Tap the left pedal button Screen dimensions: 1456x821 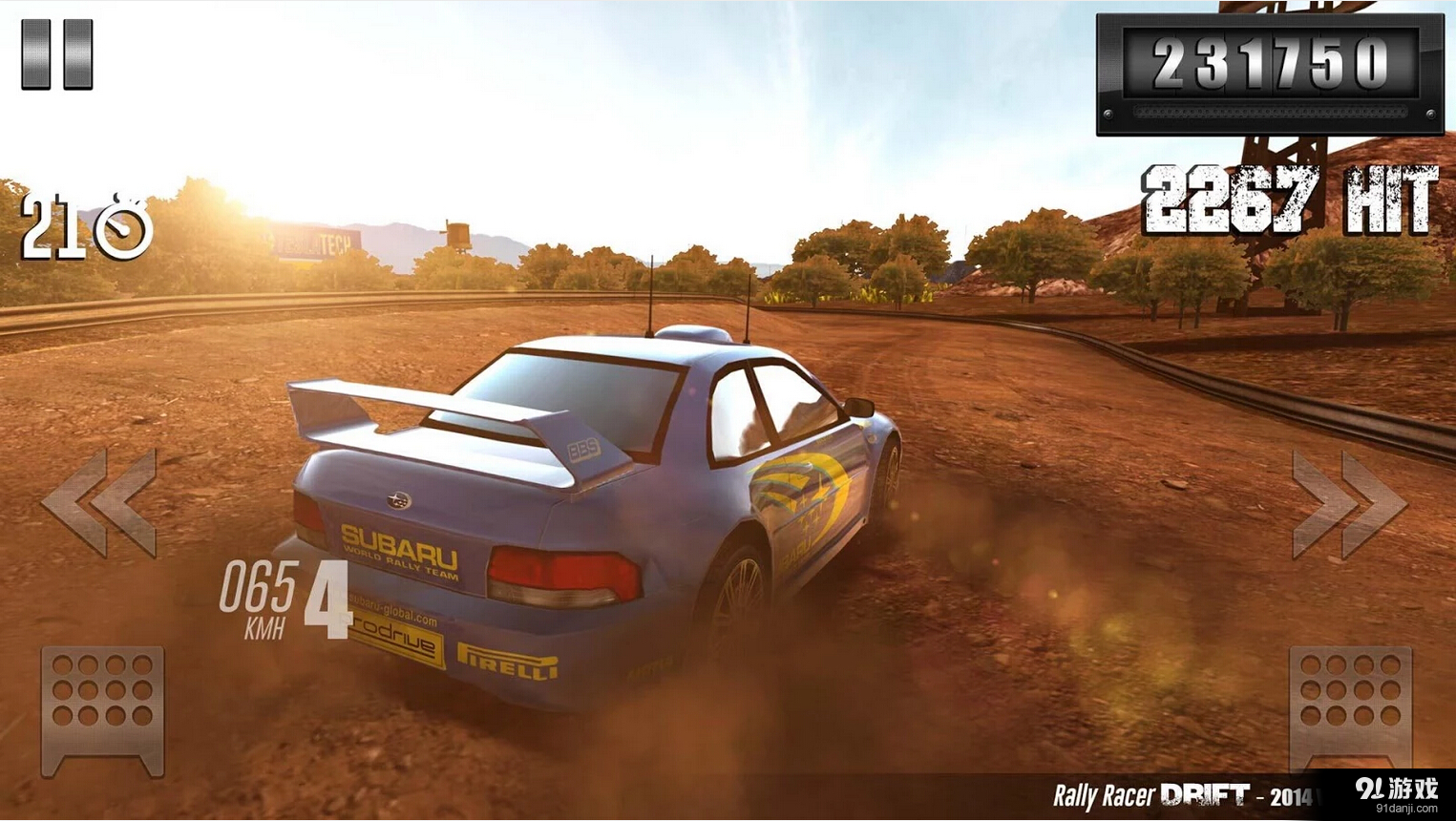click(103, 708)
